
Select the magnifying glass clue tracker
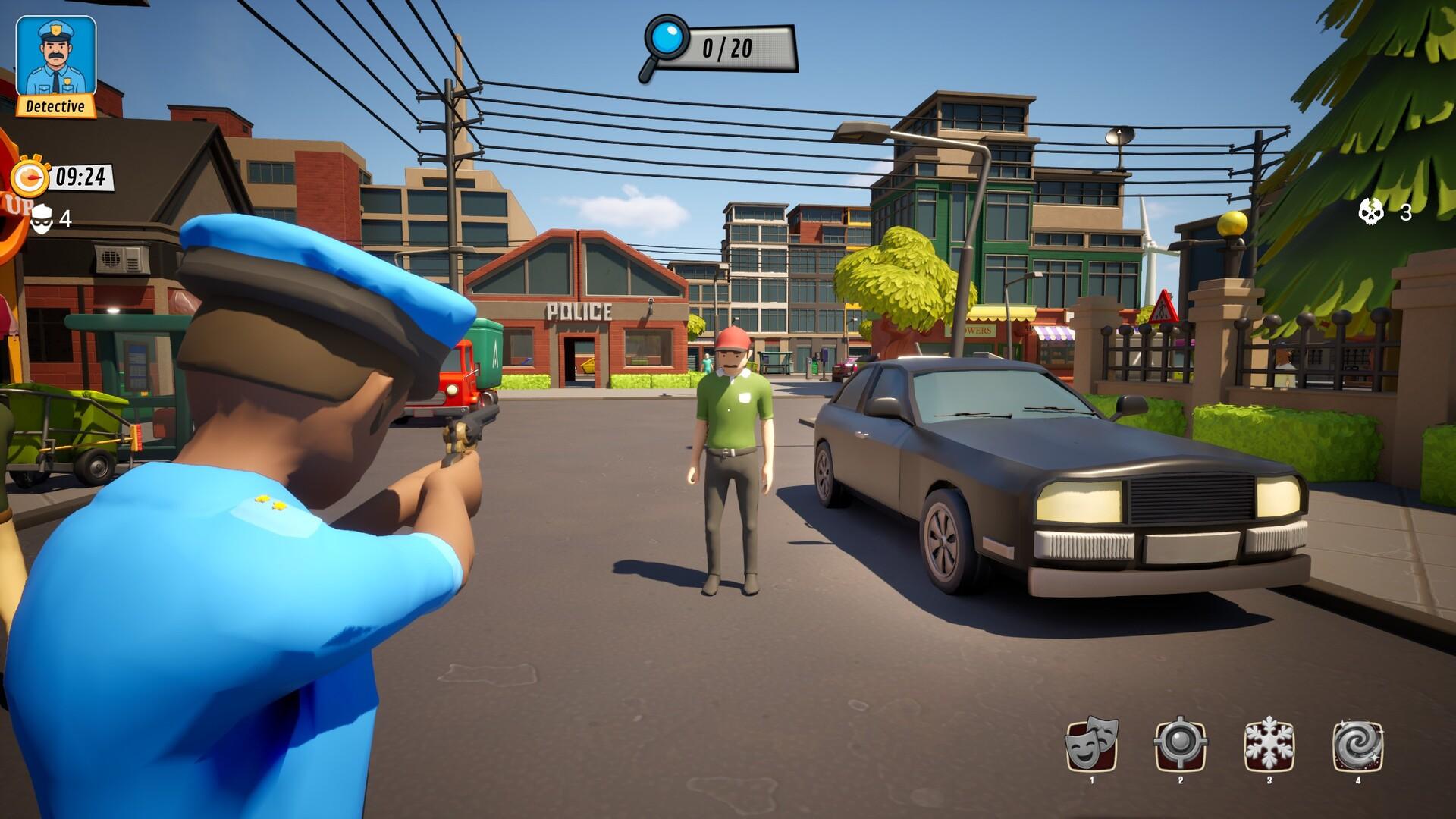coord(666,45)
